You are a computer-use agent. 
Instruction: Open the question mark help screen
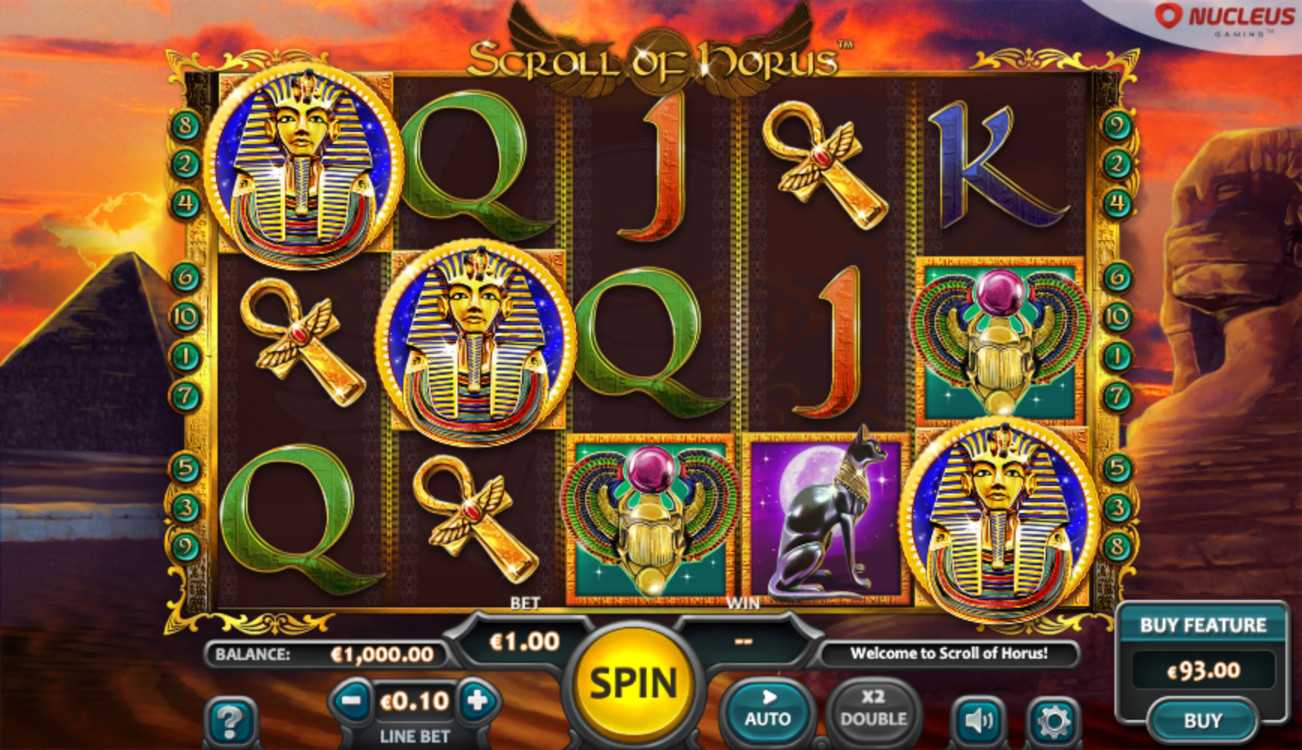(x=231, y=720)
